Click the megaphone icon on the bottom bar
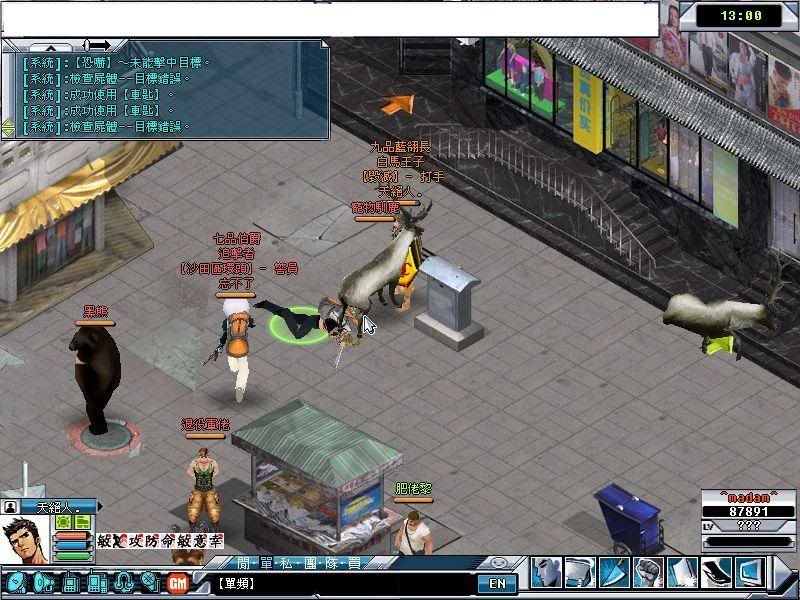Viewport: 800px width, 600px height. (43, 582)
